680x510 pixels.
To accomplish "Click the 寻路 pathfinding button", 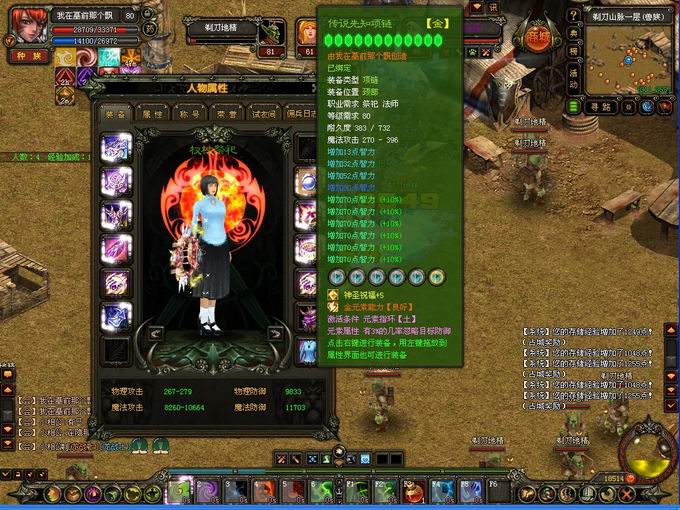I will [x=601, y=106].
